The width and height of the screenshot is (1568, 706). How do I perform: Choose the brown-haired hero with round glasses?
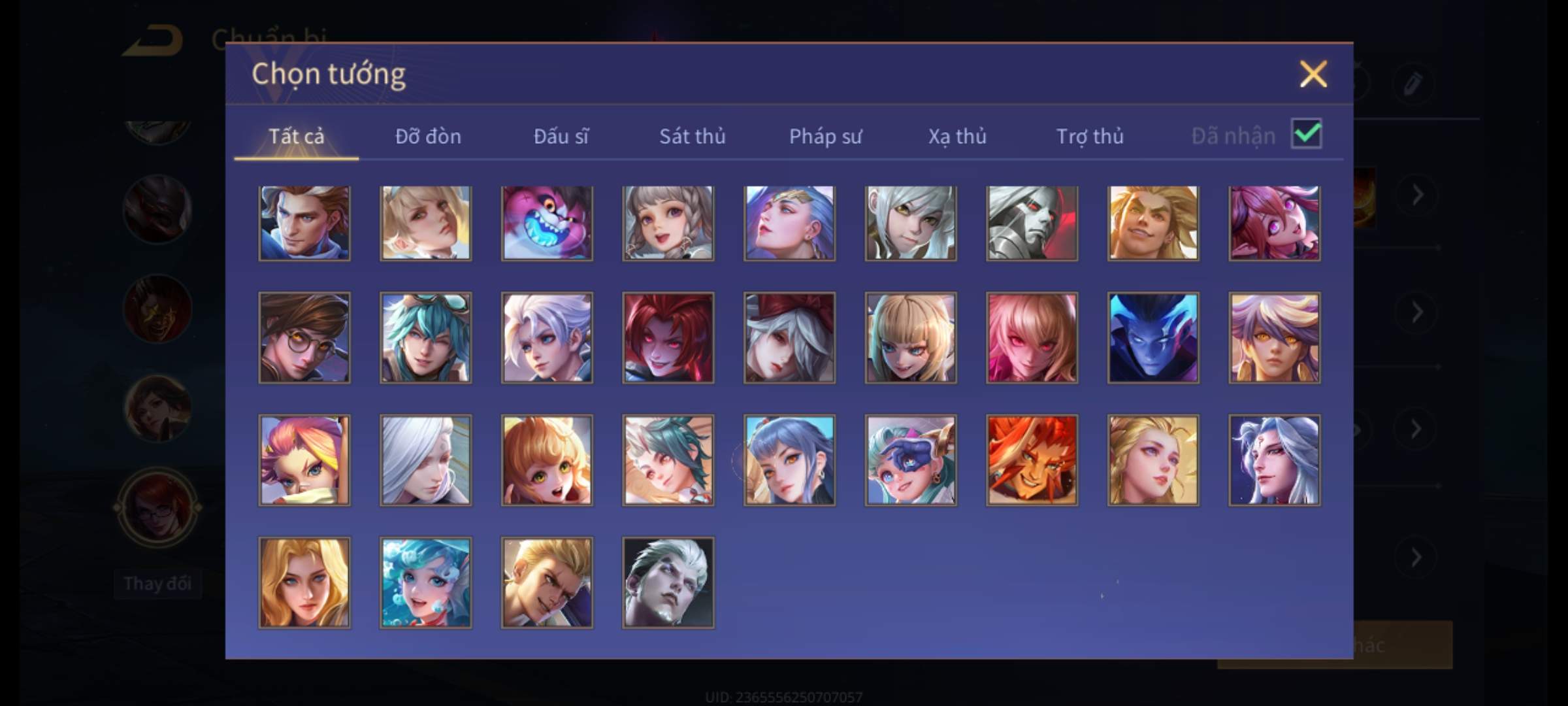pos(304,337)
